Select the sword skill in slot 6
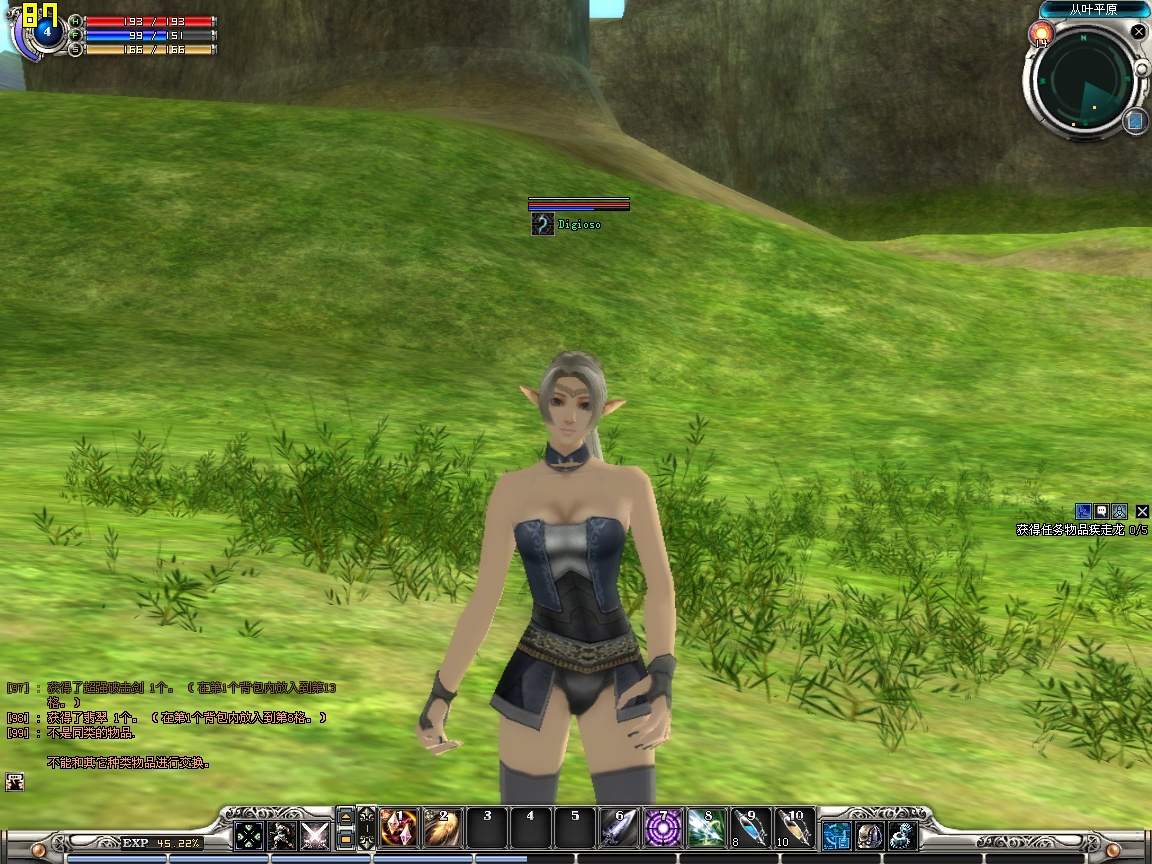 [619, 828]
